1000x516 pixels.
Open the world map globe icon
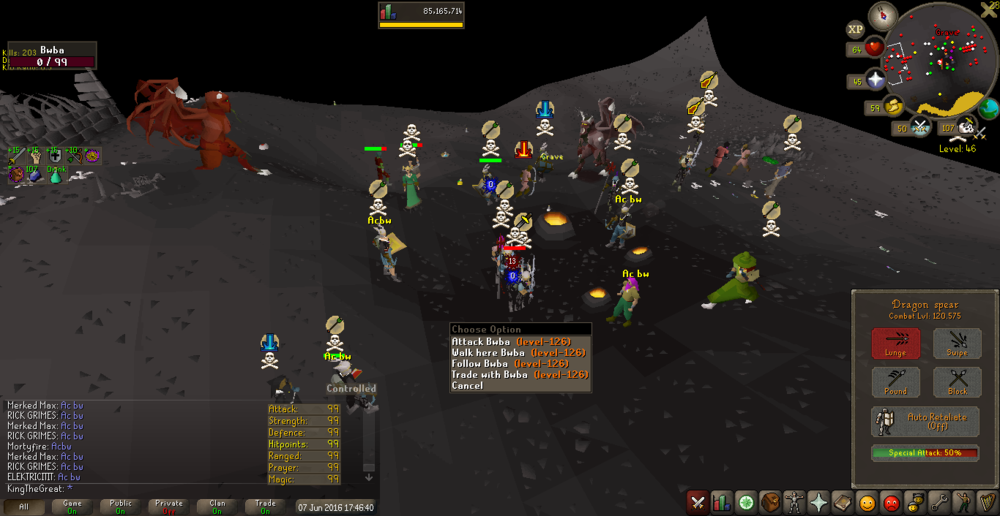pyautogui.click(x=988, y=108)
